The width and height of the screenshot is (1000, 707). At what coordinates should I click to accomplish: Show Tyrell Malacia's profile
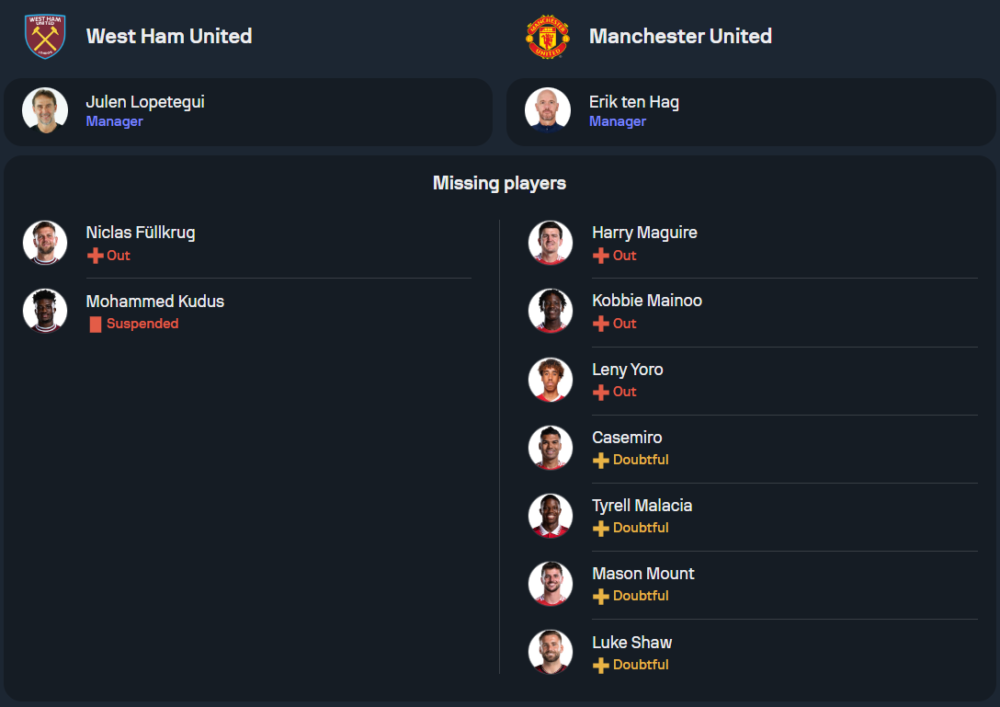[x=641, y=506]
